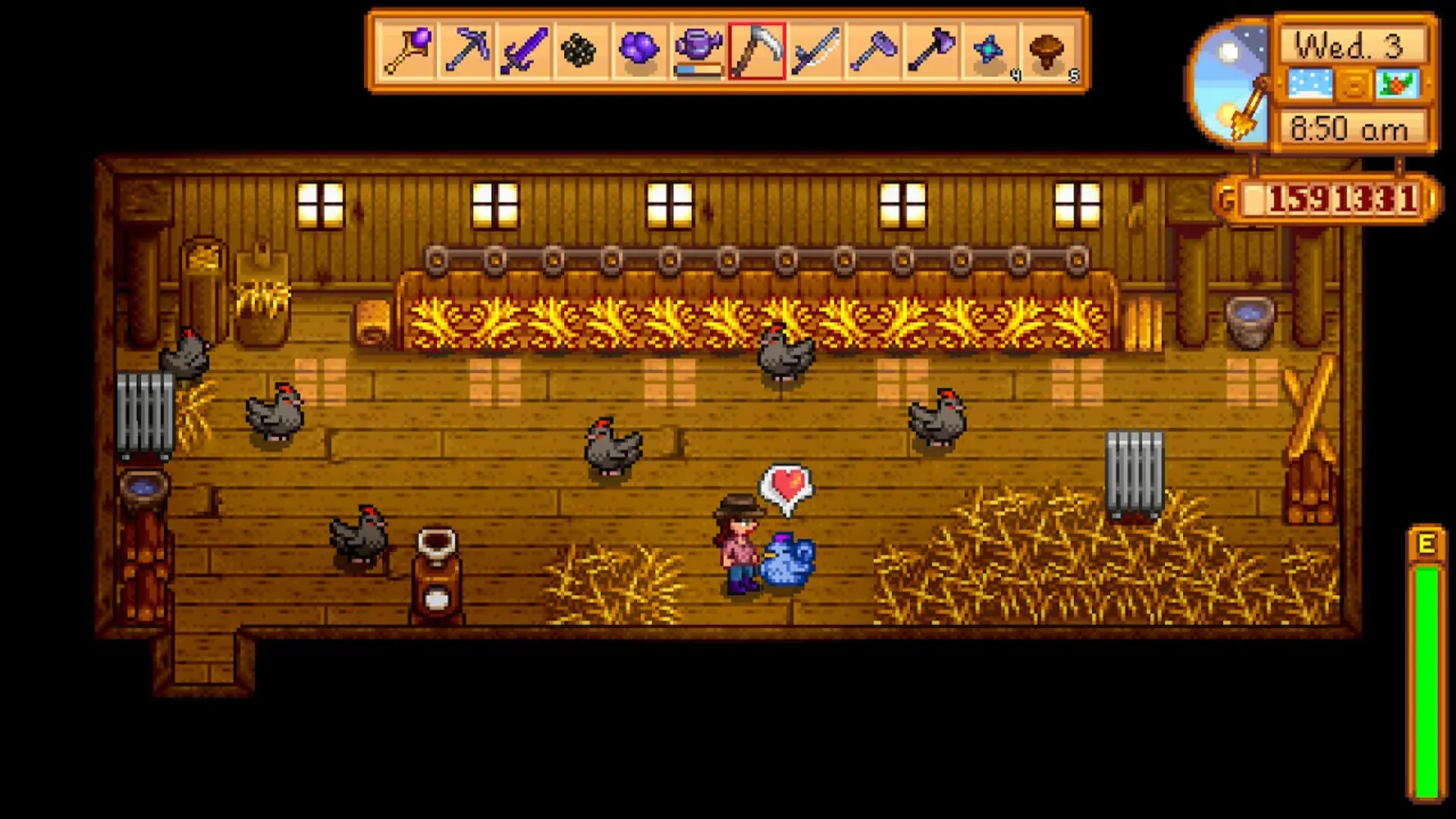Equip the Galaxy Sword

[523, 51]
